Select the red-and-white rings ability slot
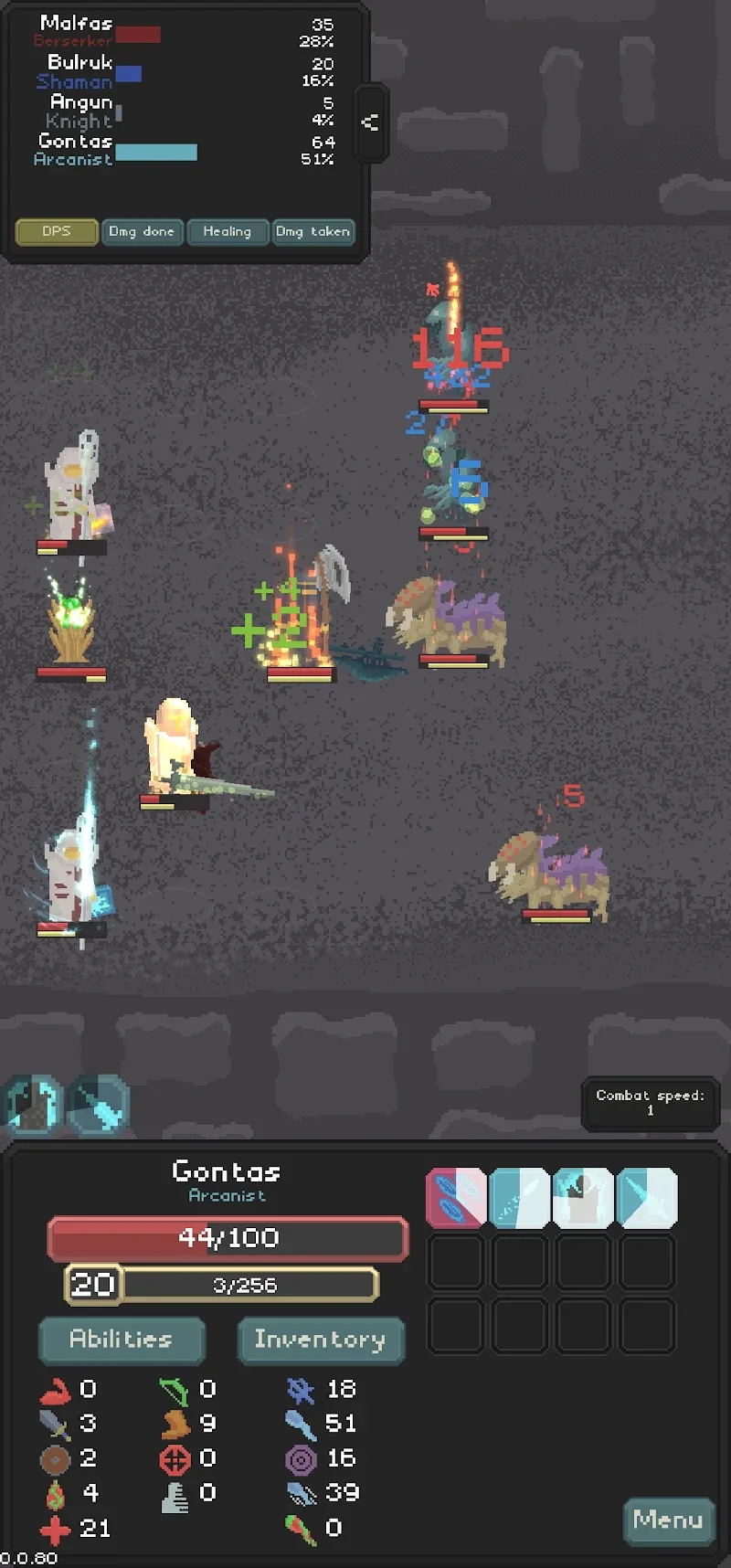The height and width of the screenshot is (1568, 731). pos(456,1198)
